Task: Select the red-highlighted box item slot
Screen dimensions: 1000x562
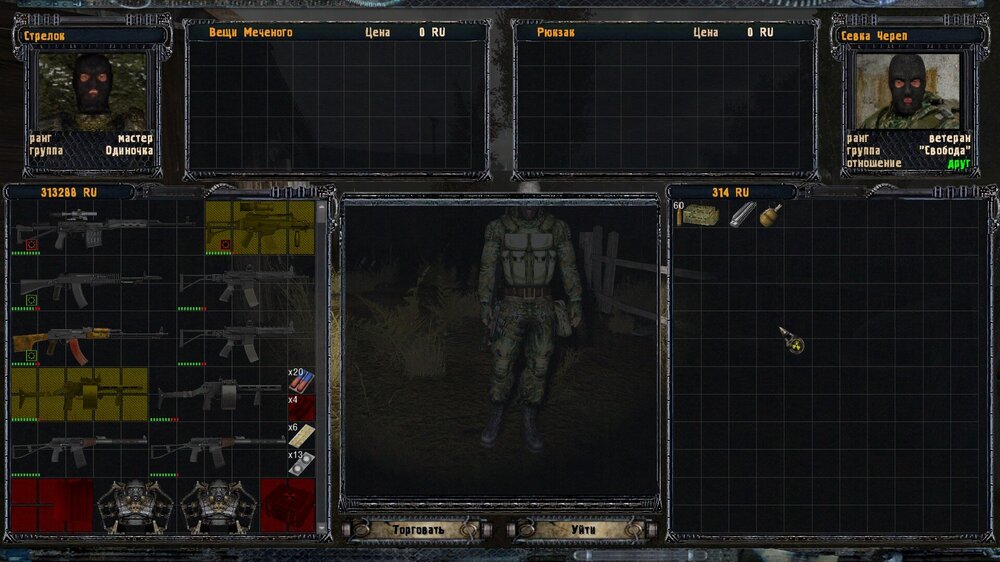Action: (287, 505)
